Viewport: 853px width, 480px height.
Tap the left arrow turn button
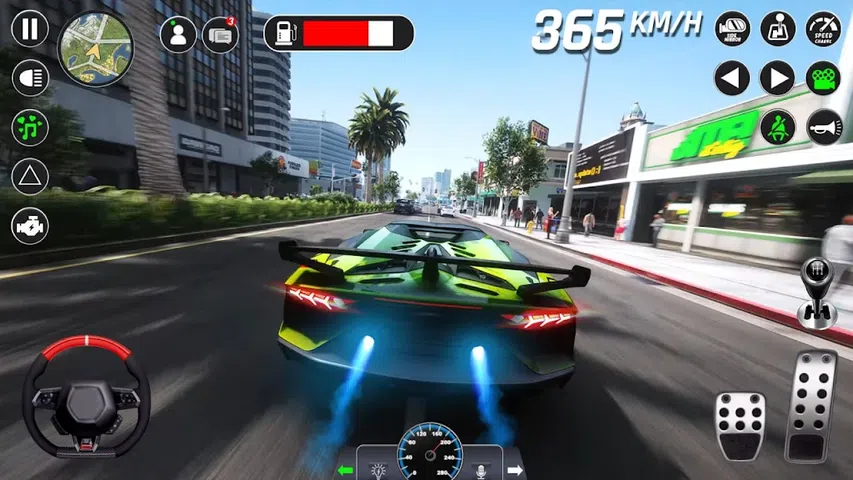pyautogui.click(x=732, y=78)
